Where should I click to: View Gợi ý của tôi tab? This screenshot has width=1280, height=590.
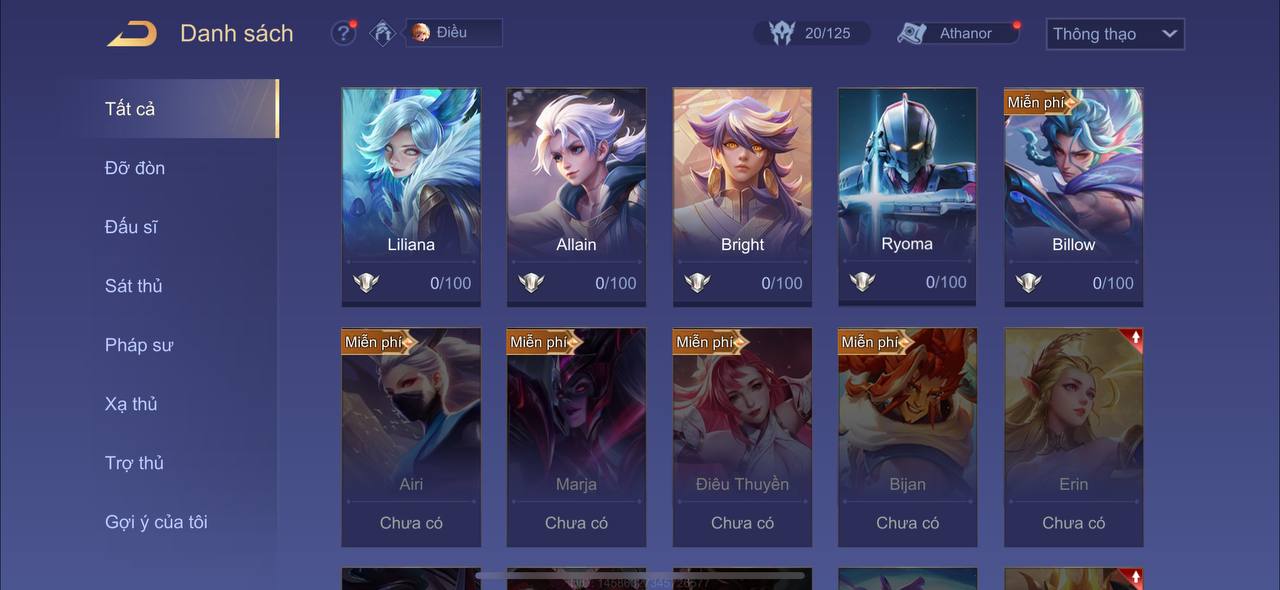tap(156, 522)
